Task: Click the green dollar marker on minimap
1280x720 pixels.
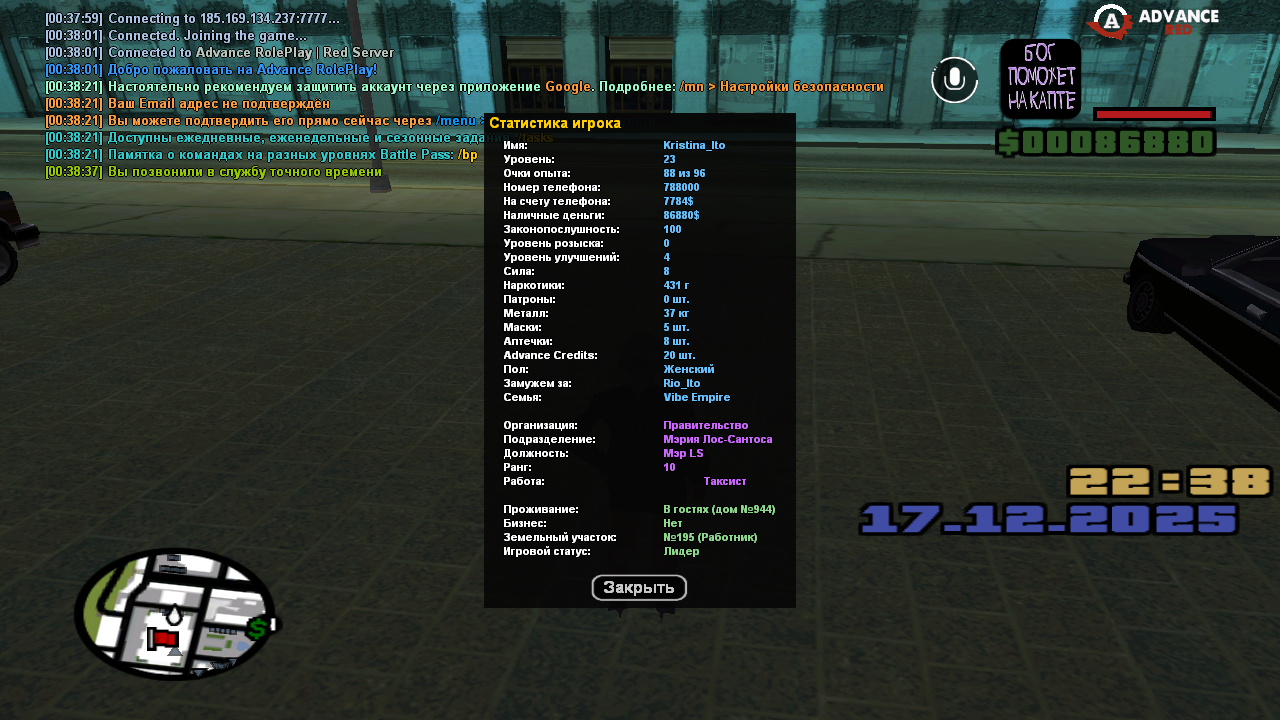Action: click(259, 628)
